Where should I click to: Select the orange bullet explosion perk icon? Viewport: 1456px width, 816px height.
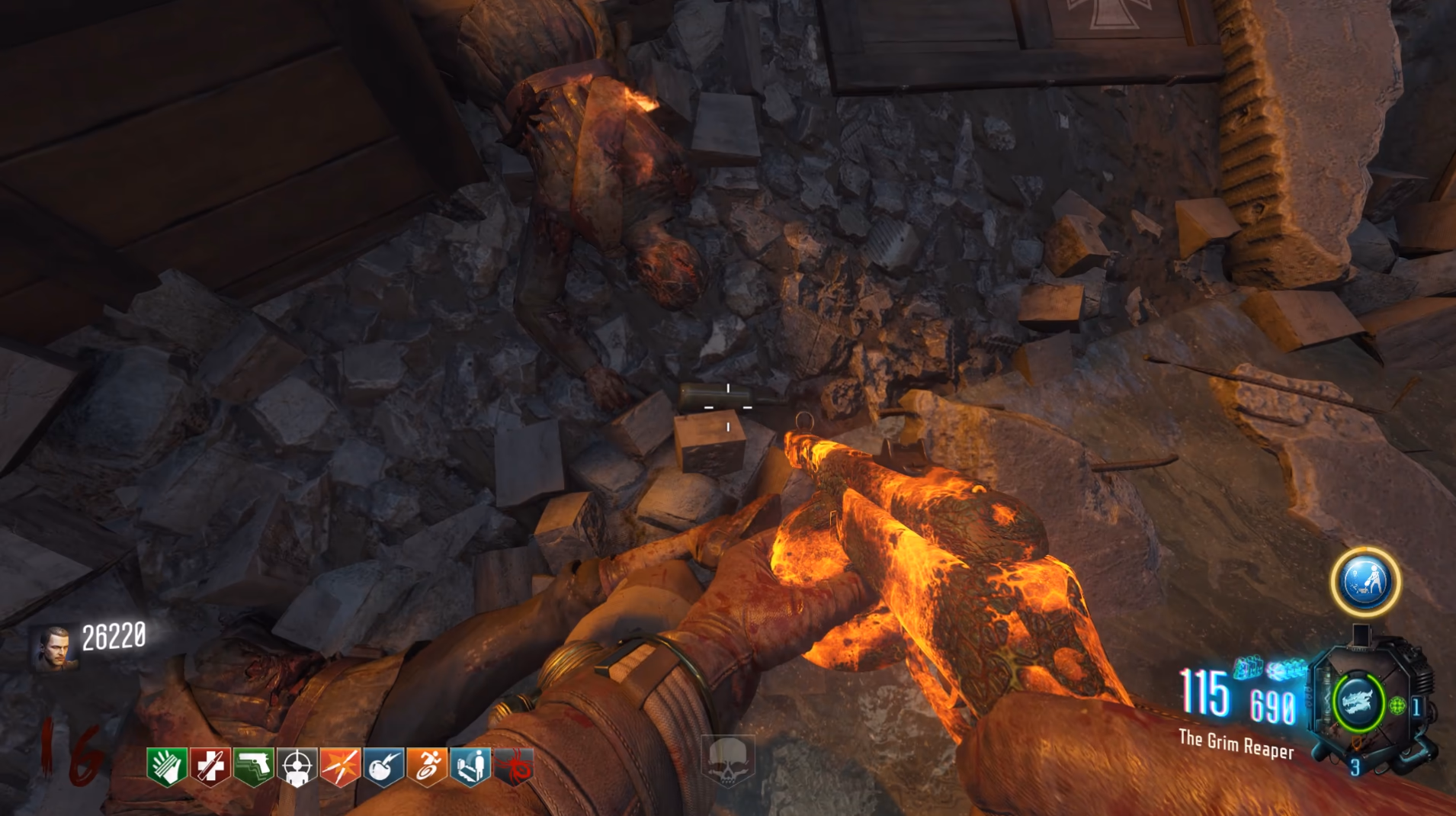pyautogui.click(x=340, y=766)
